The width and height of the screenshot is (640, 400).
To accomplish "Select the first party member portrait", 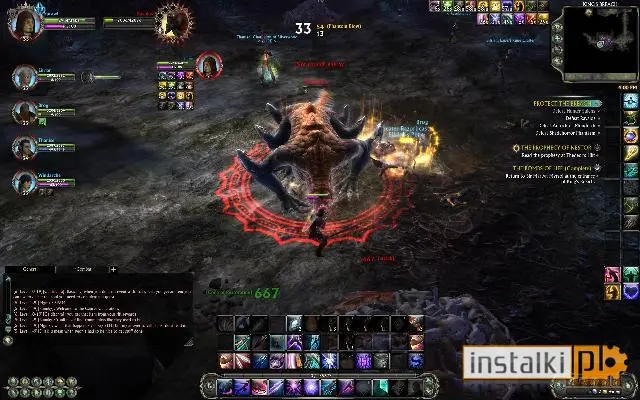I will [23, 77].
